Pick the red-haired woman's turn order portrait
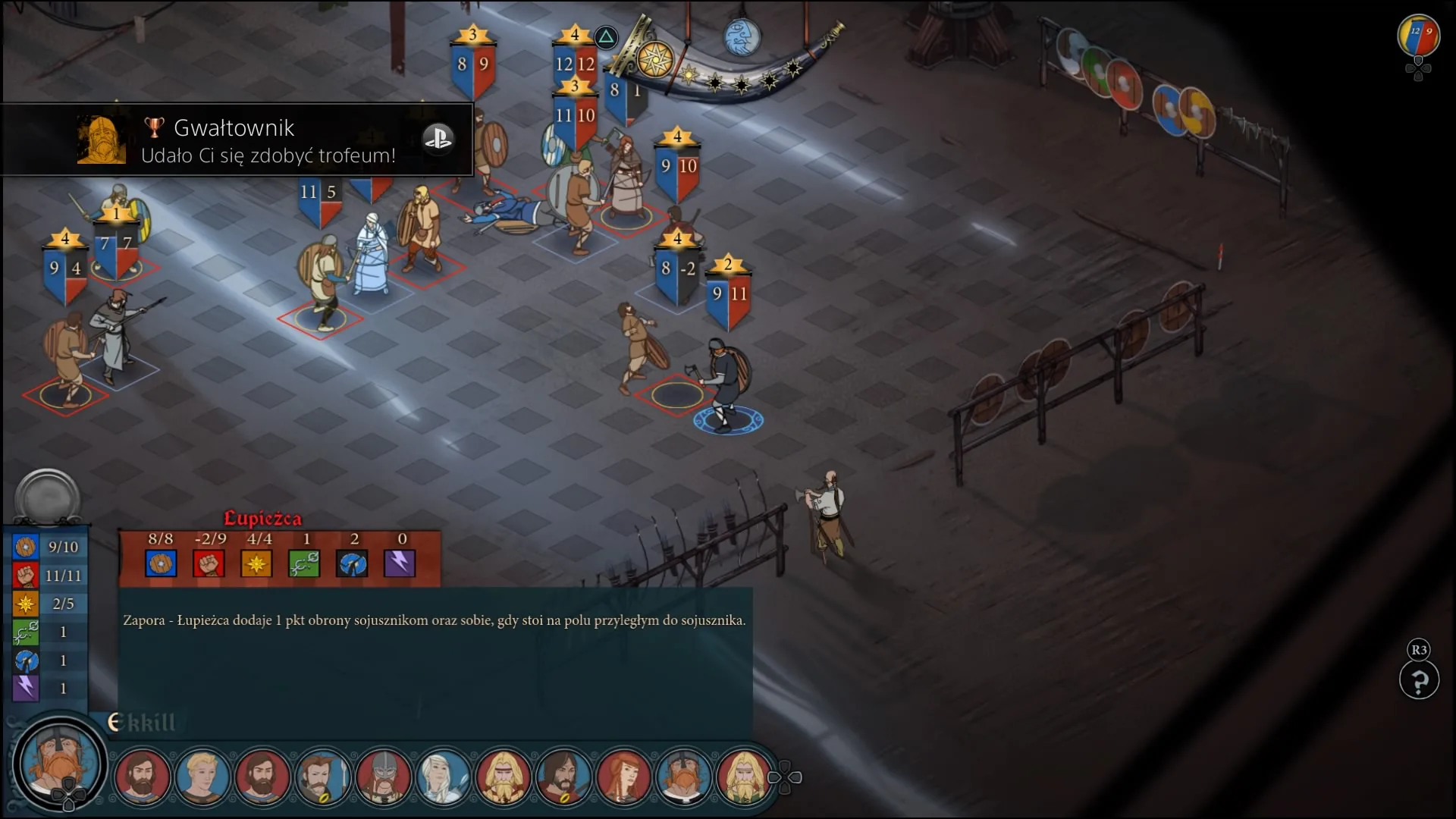This screenshot has height=819, width=1456. pyautogui.click(x=623, y=776)
